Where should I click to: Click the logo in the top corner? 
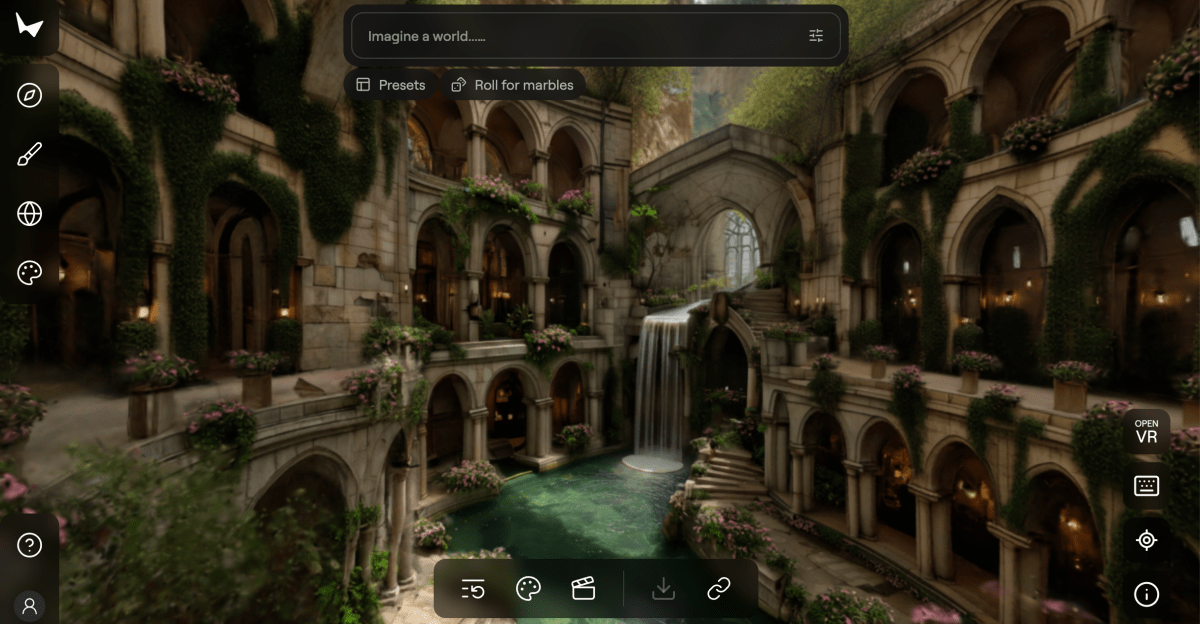tap(29, 26)
